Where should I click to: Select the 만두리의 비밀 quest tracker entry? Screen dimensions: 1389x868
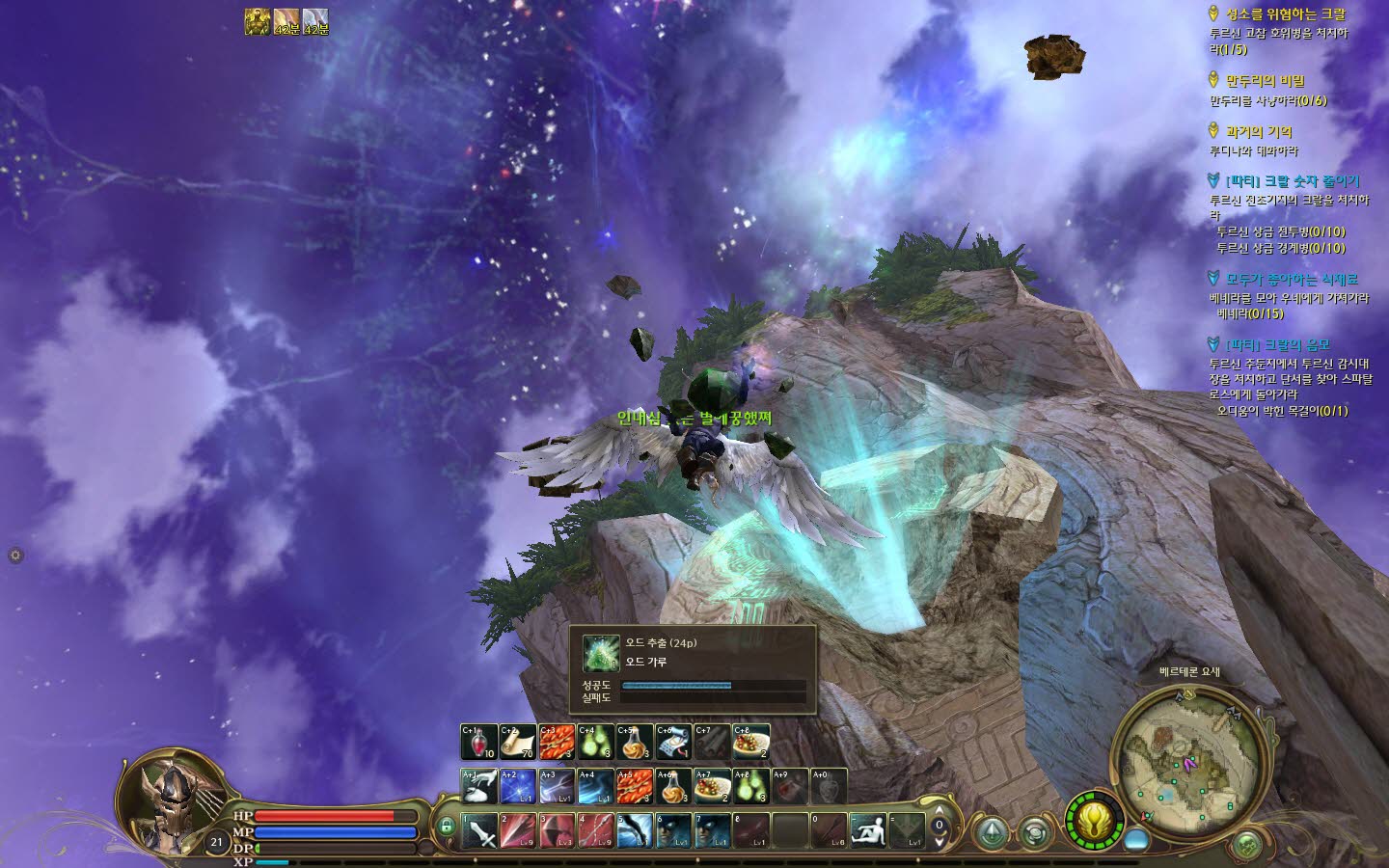pyautogui.click(x=1265, y=81)
